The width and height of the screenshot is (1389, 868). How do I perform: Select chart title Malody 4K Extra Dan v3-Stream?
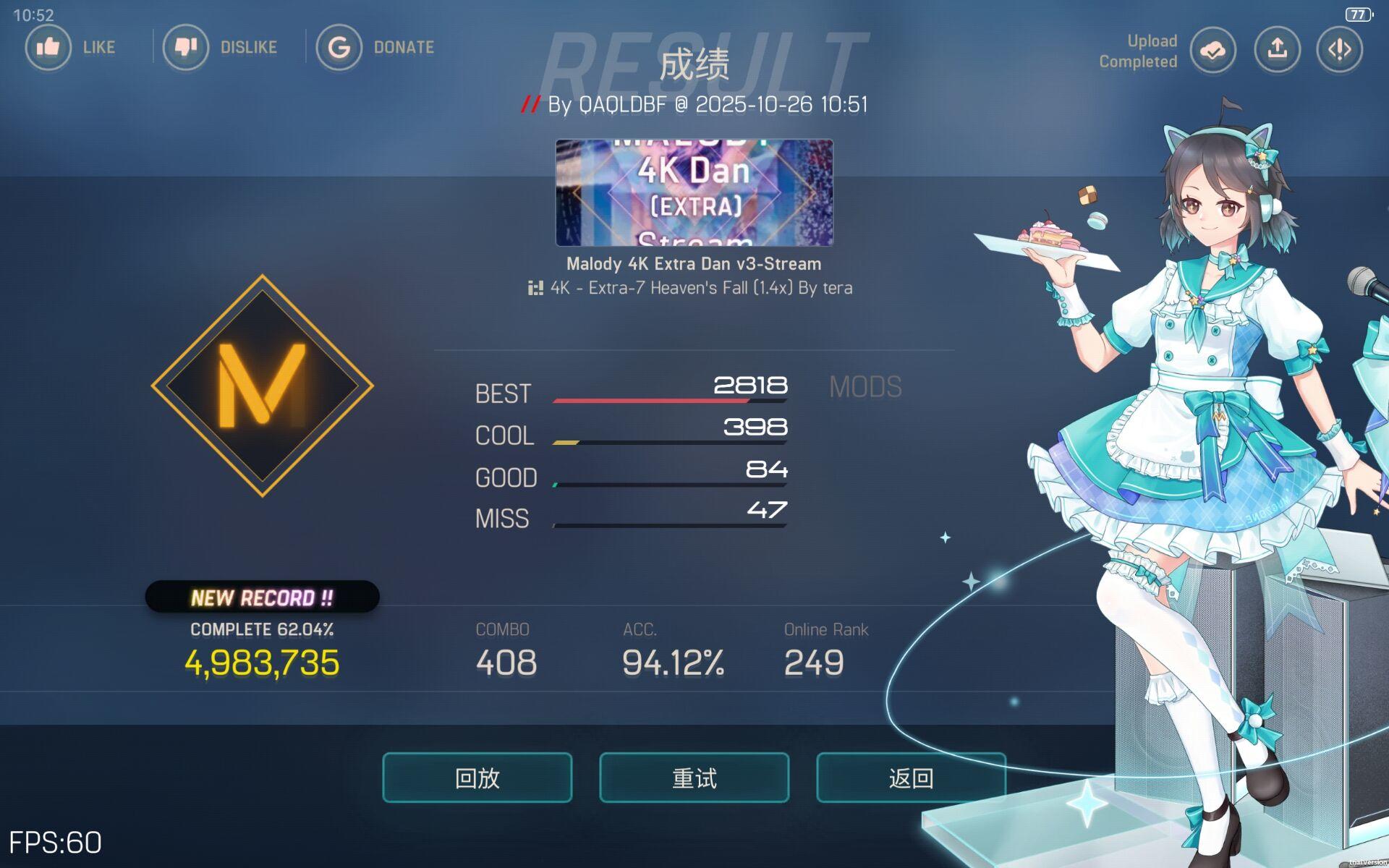click(x=692, y=263)
